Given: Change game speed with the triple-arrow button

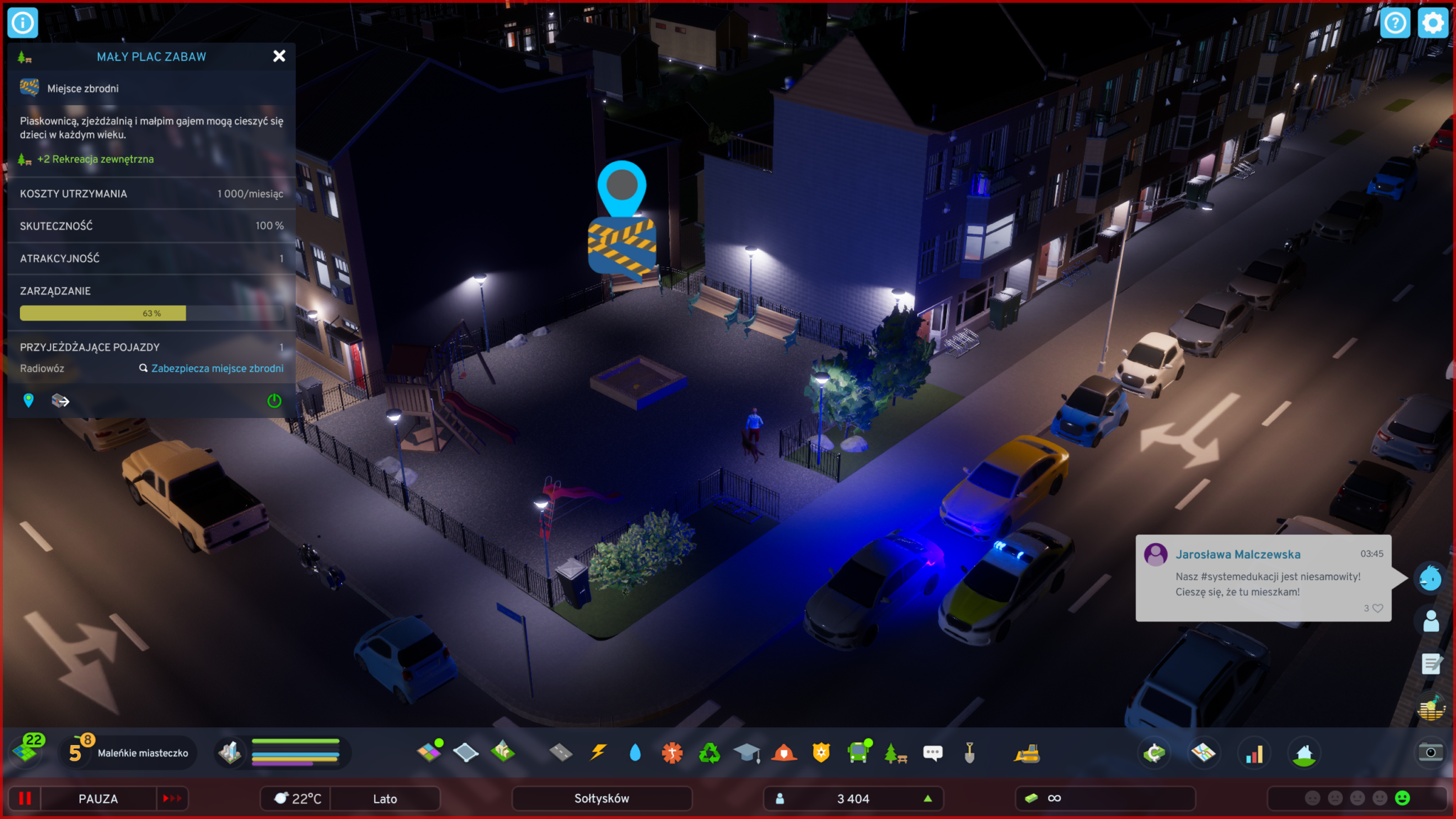Looking at the screenshot, I should (172, 798).
